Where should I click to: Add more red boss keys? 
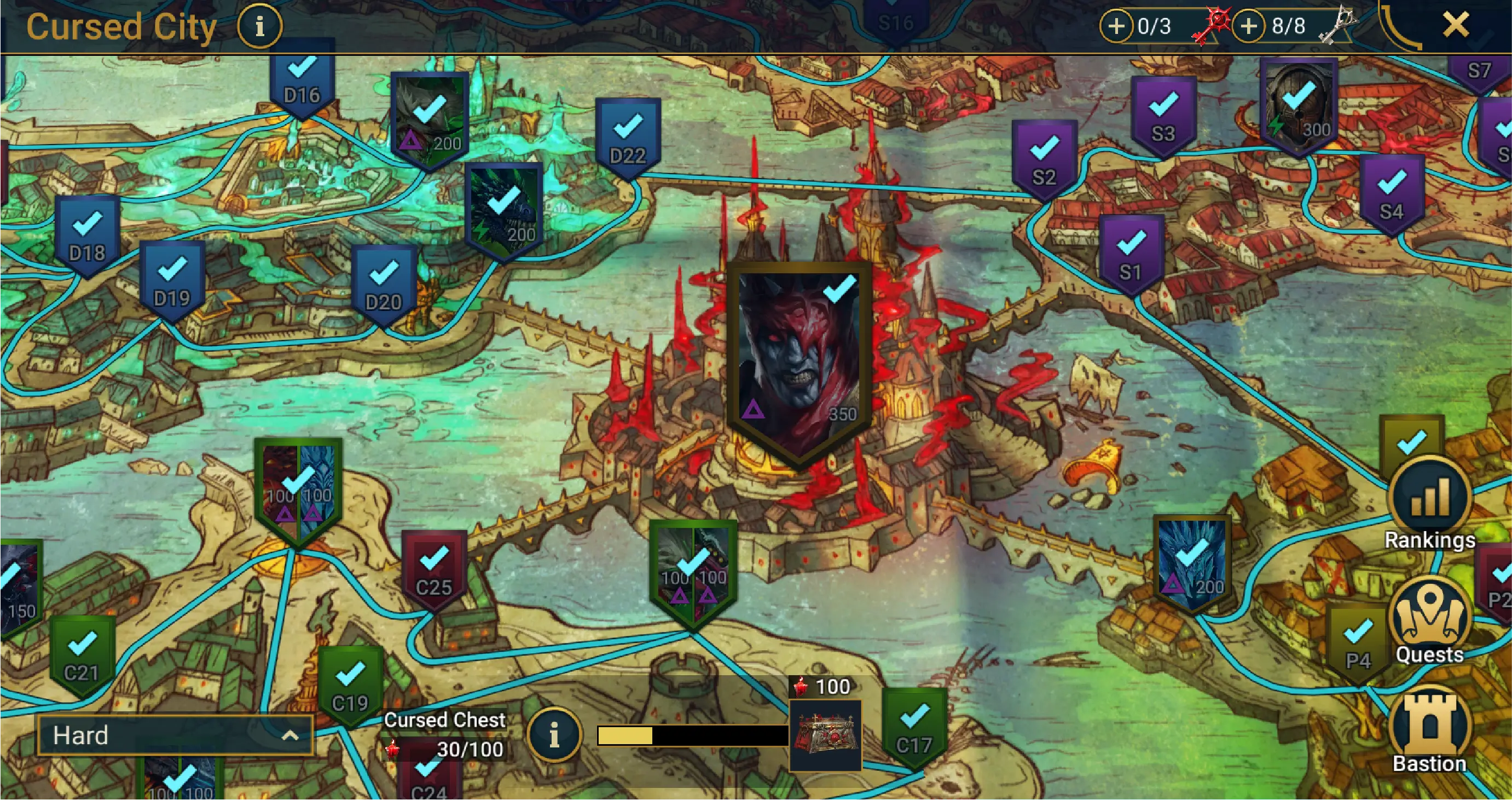tap(1116, 26)
